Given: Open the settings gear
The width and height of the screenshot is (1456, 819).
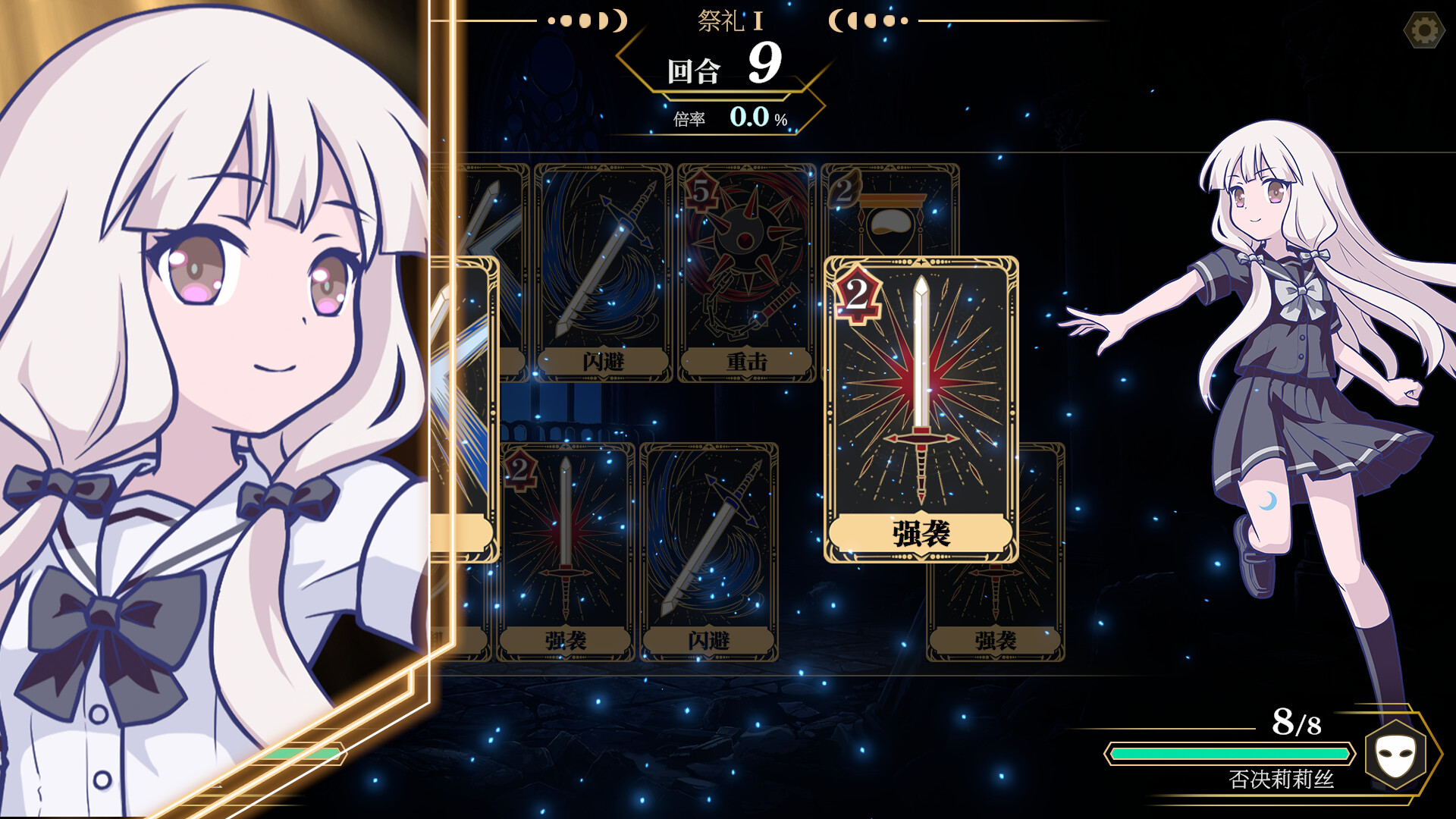Looking at the screenshot, I should click(1424, 31).
